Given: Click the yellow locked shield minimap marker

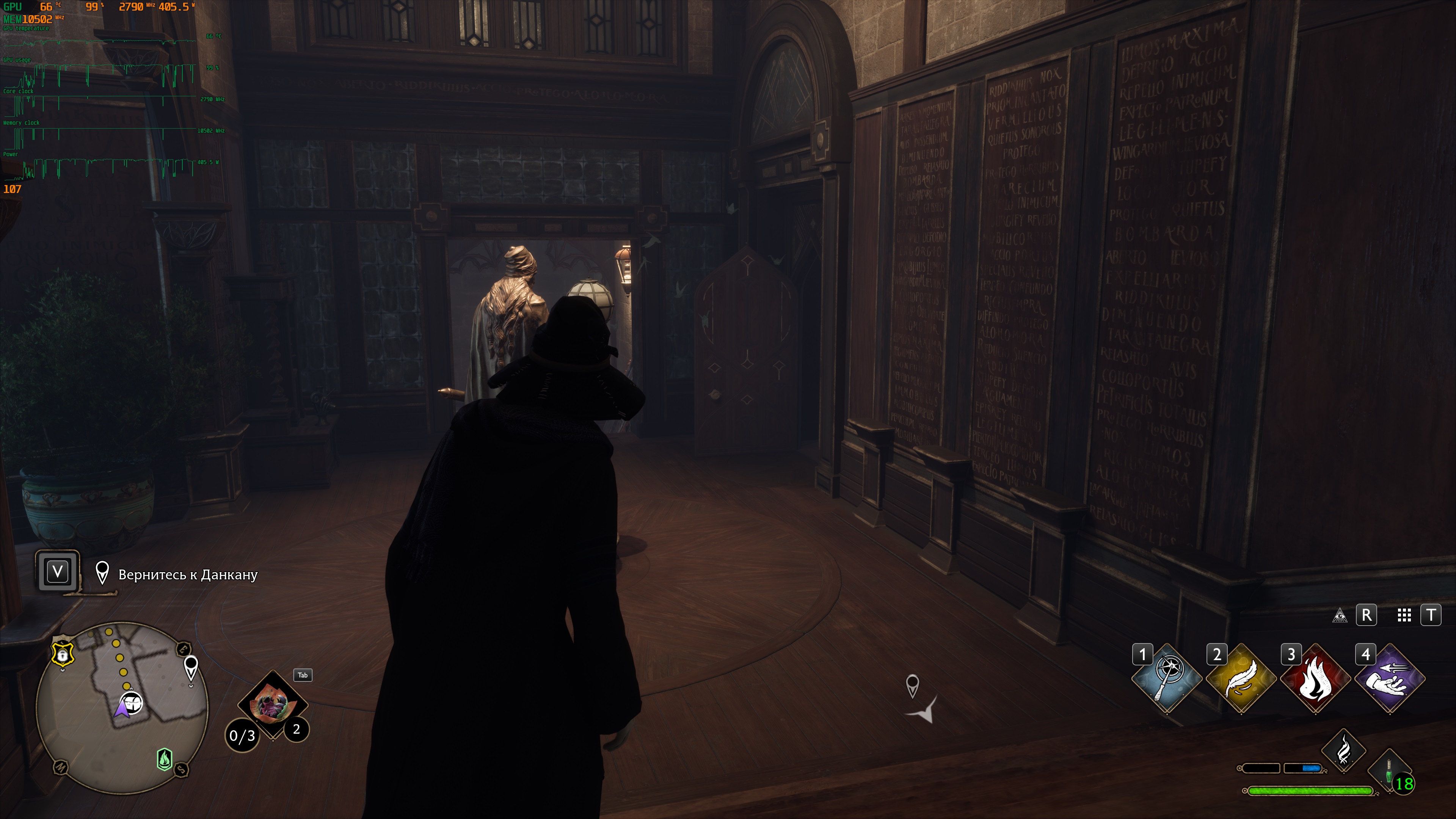Looking at the screenshot, I should (x=63, y=654).
